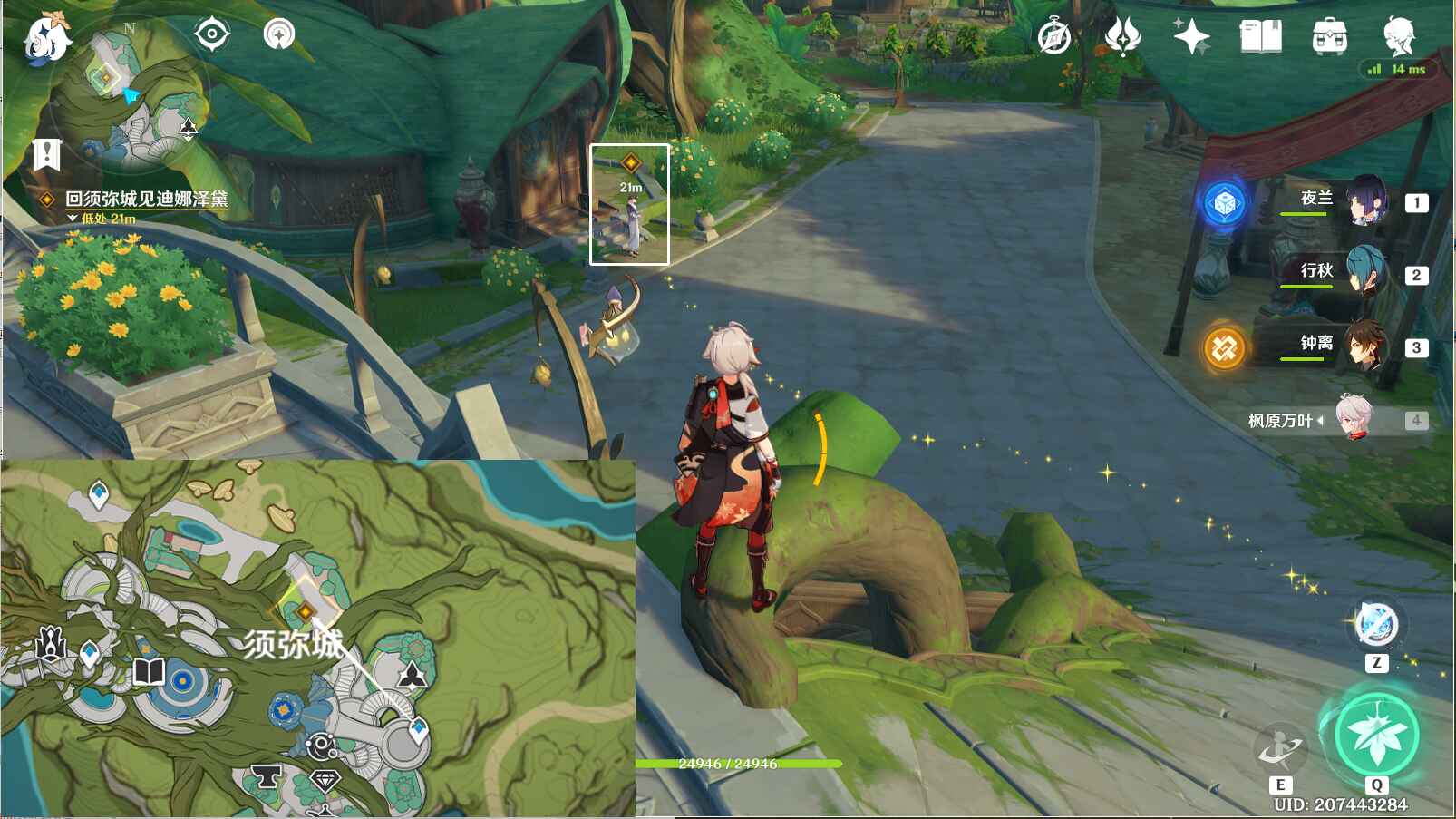Screen dimensions: 1456x819
Task: Open the quest log banner icon
Action: (46, 154)
